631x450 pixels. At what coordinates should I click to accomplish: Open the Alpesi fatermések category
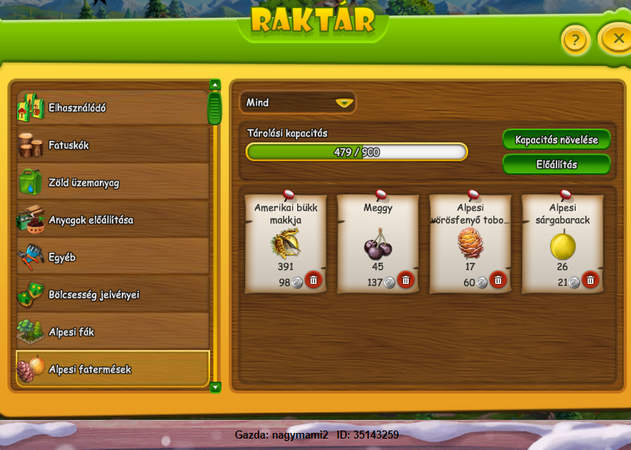112,368
